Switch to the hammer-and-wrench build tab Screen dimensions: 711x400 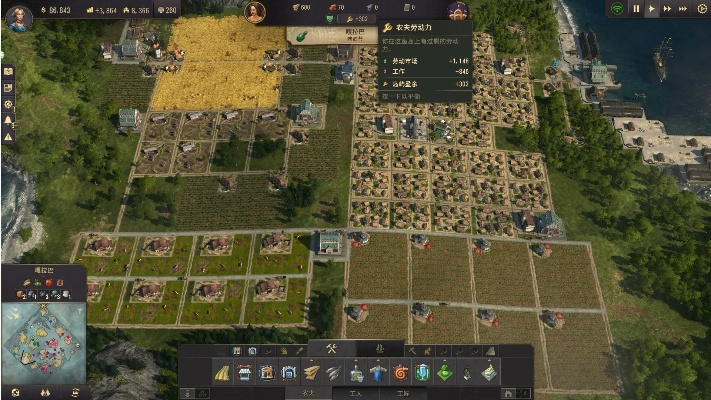[332, 349]
